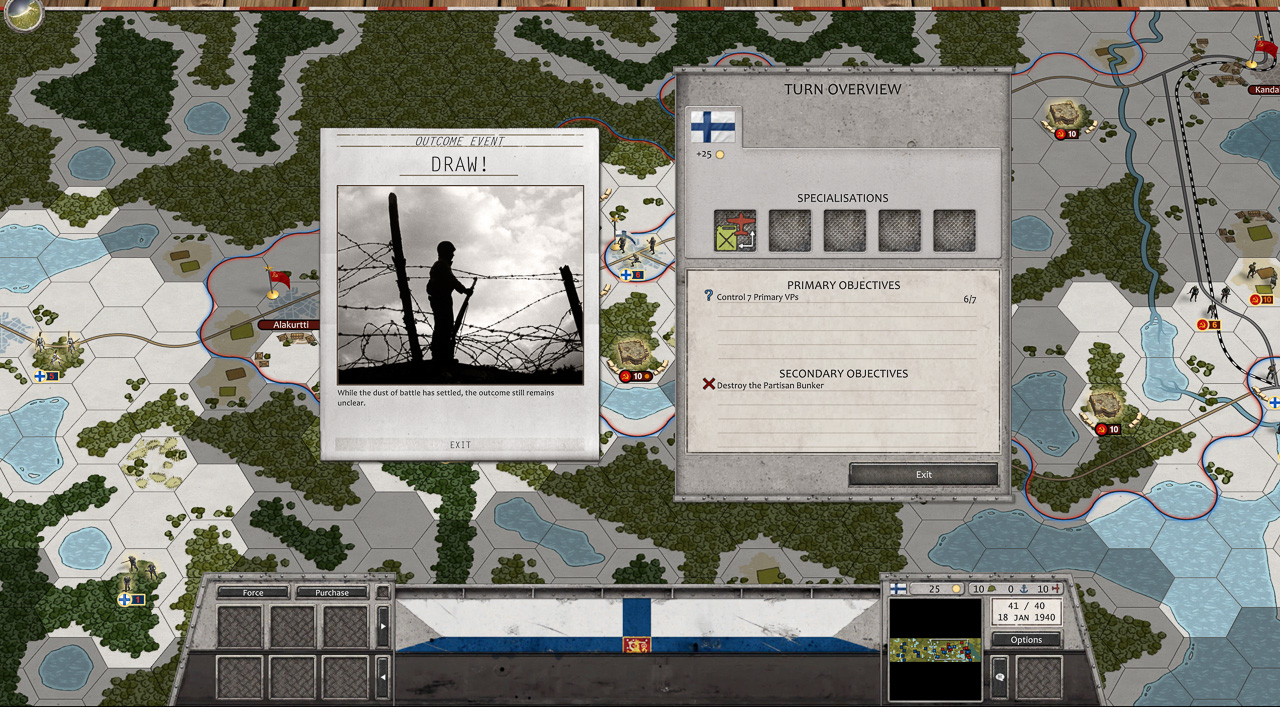1280x707 pixels.
Task: Open the Force panel
Action: click(x=253, y=593)
